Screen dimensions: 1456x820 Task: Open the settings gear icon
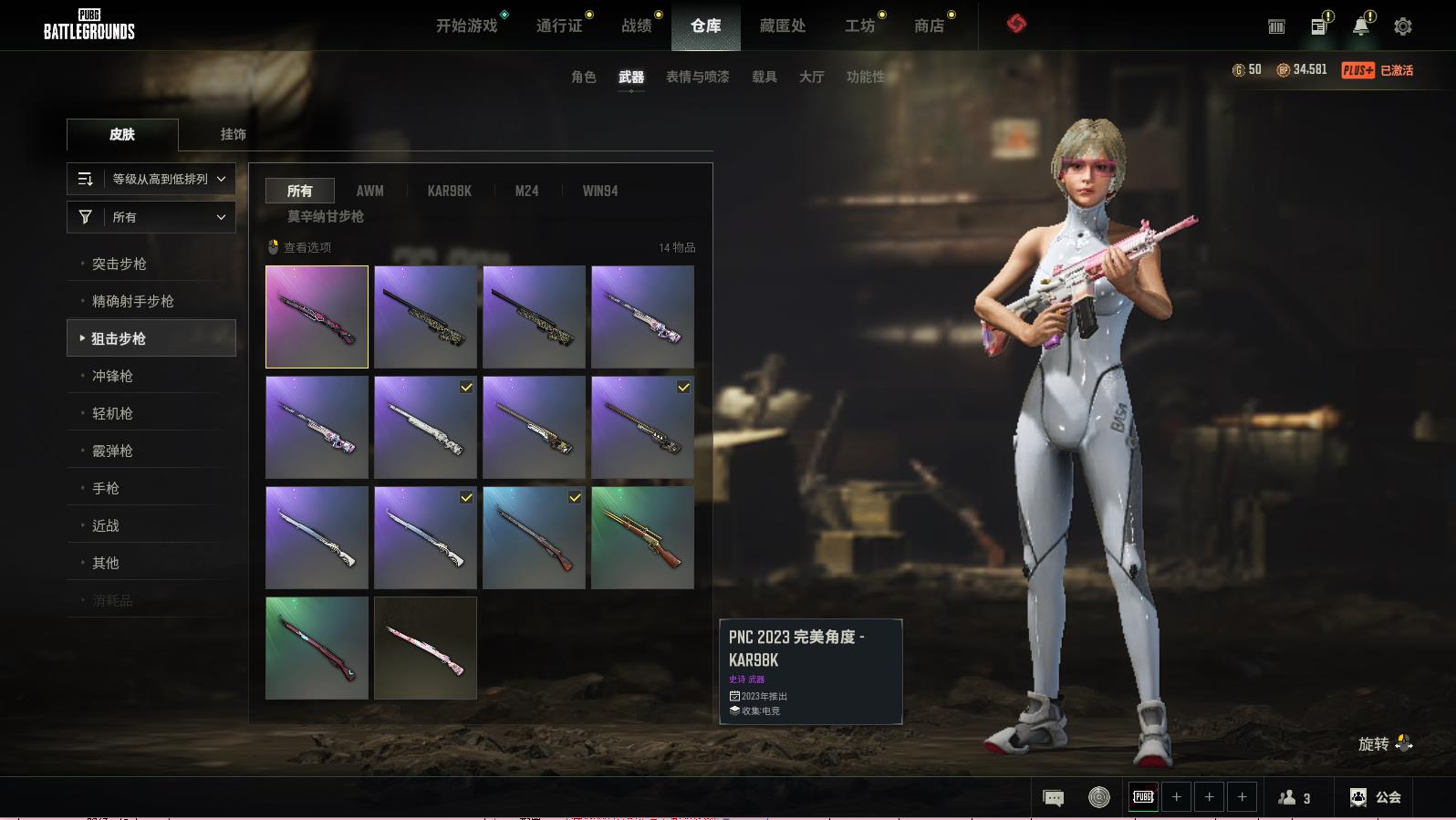click(x=1402, y=26)
